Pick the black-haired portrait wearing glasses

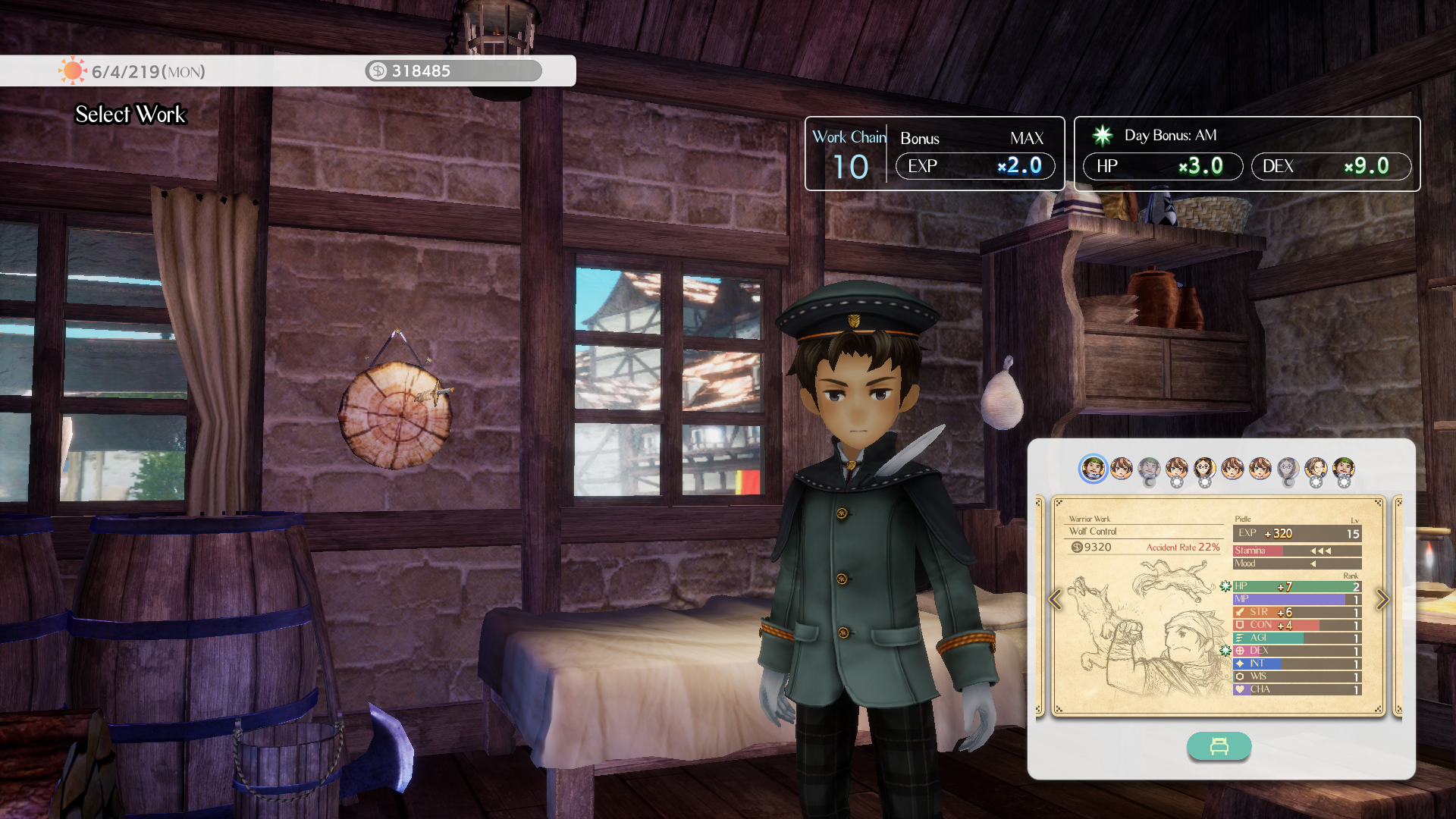1204,469
